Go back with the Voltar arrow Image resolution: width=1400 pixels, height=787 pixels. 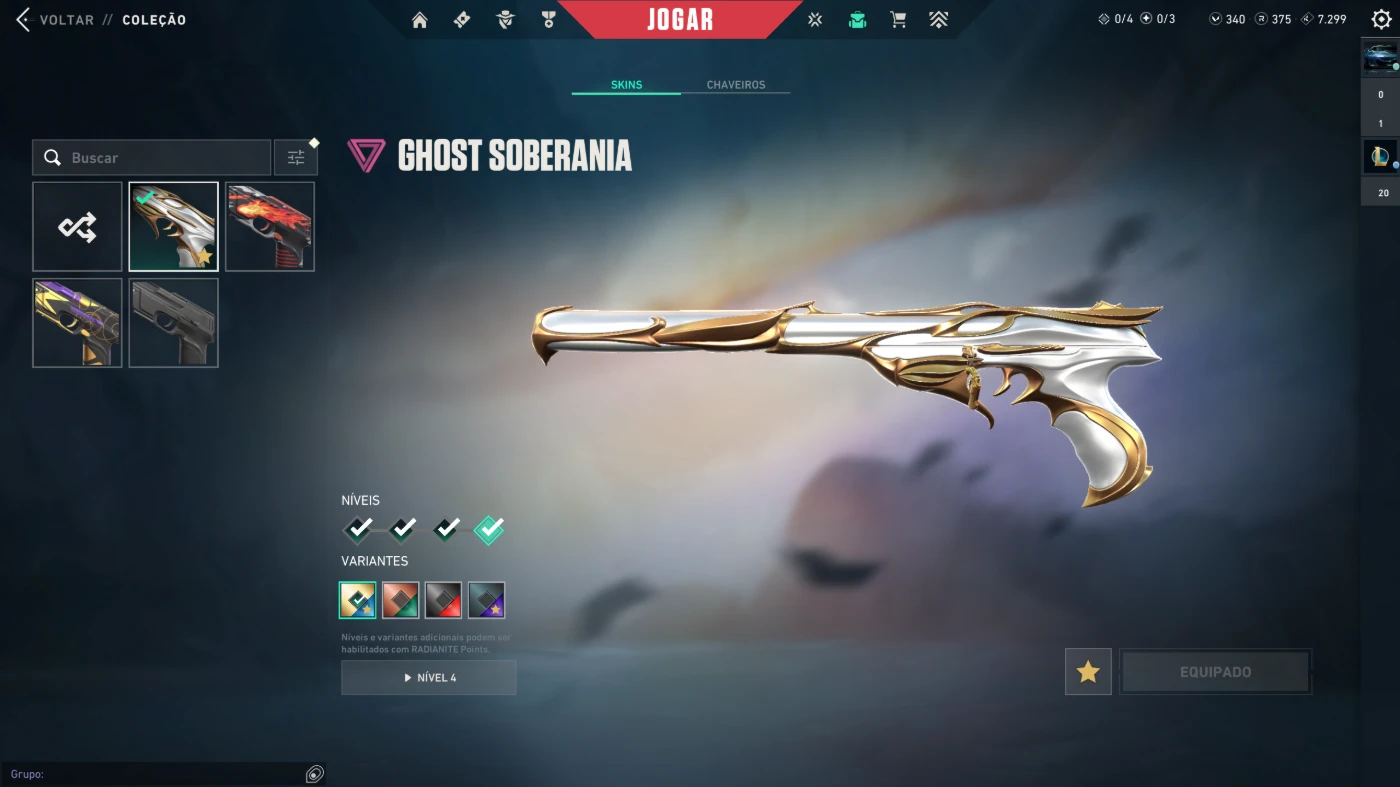click(24, 20)
